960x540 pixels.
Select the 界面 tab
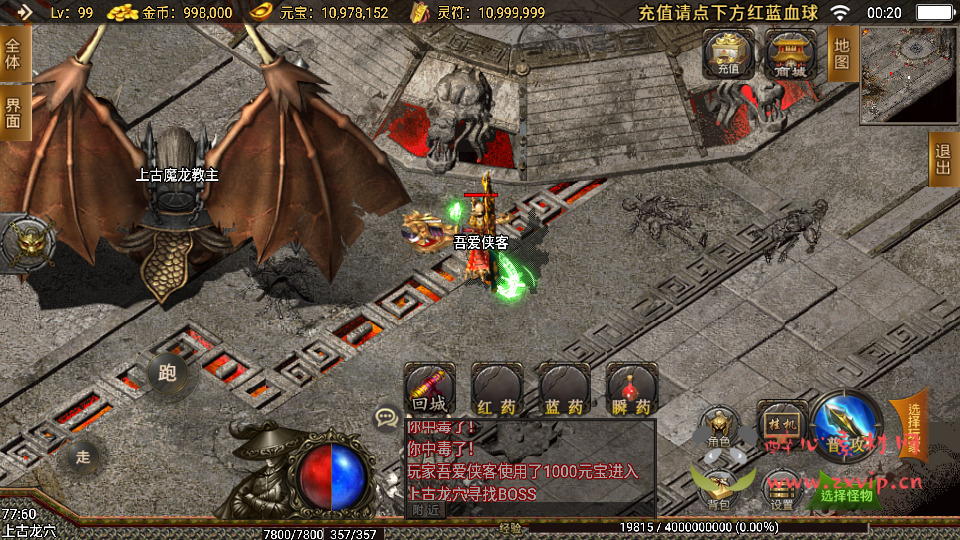[14, 112]
